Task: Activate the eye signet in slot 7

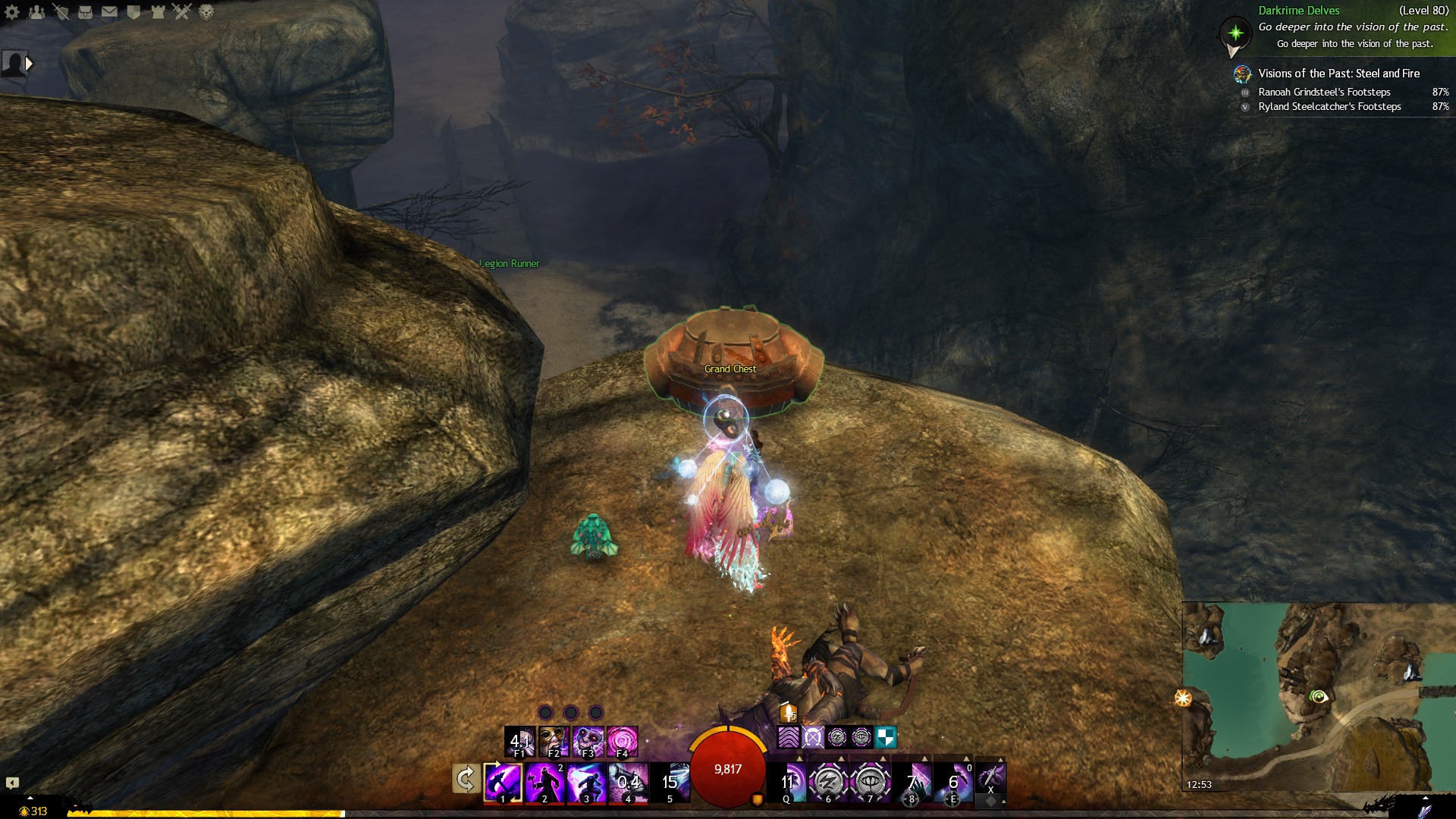Action: [870, 781]
